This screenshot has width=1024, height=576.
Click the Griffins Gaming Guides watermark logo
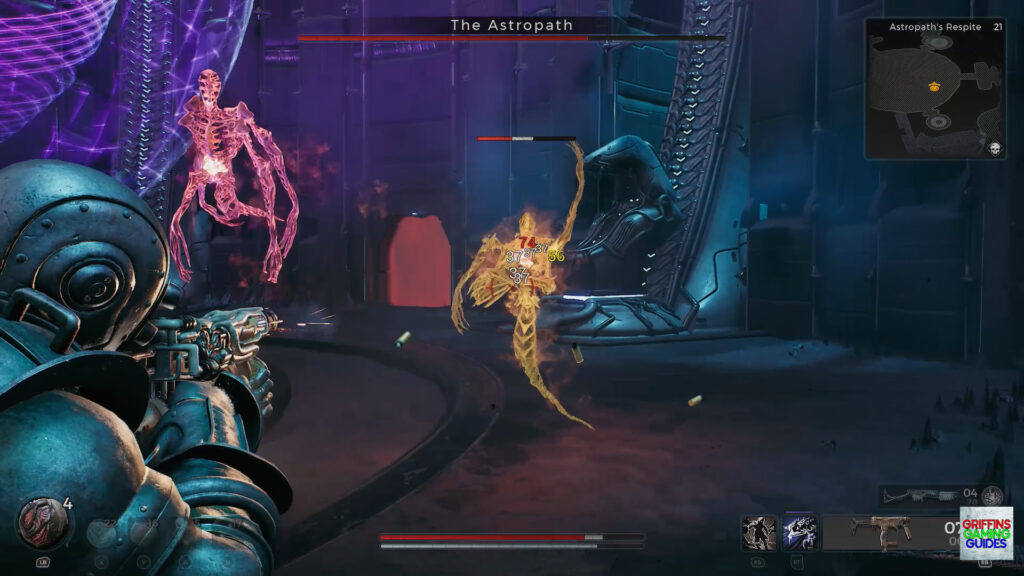point(986,532)
